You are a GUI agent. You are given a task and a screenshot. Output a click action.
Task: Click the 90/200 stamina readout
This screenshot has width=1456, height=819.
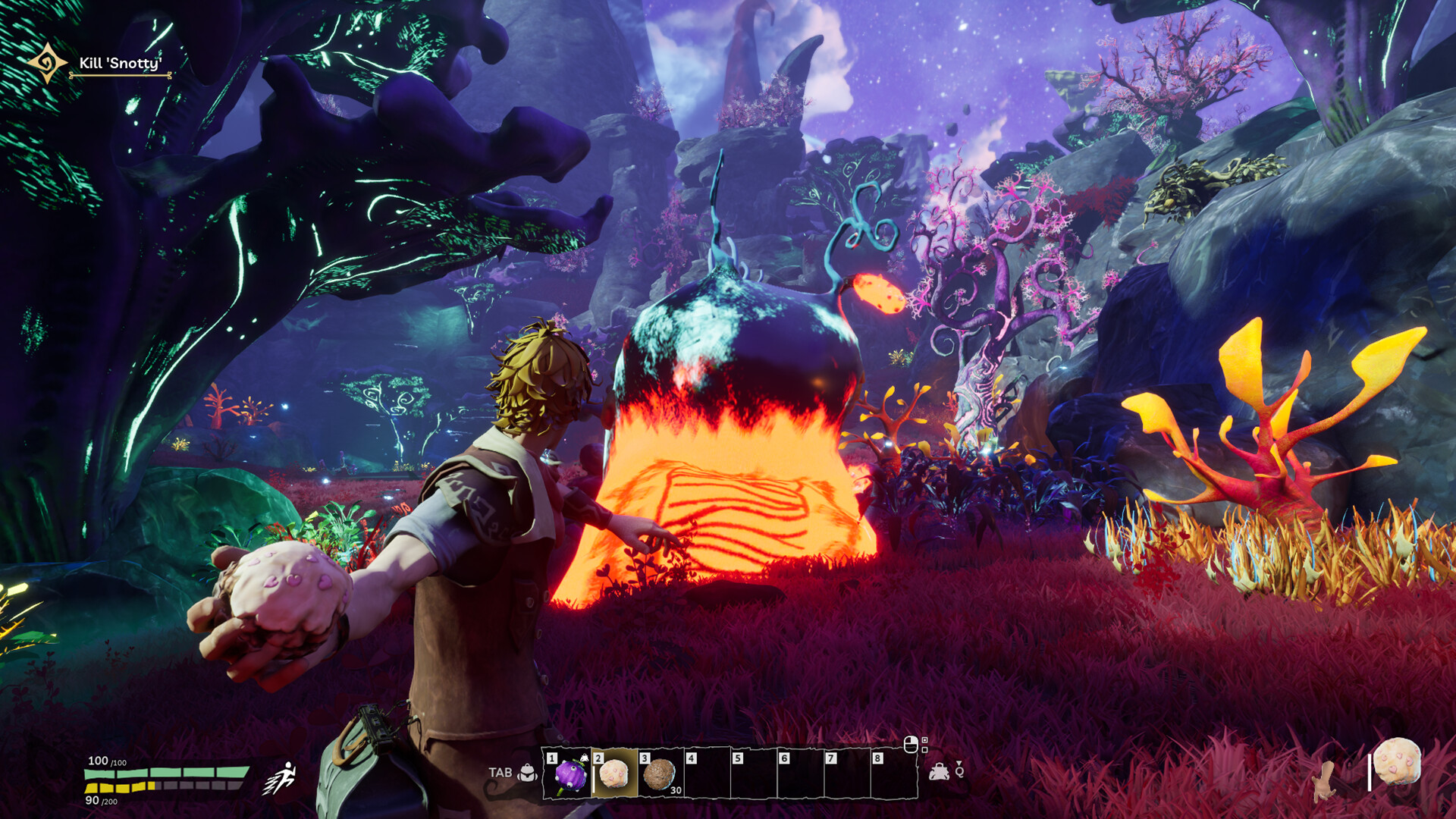point(99,802)
